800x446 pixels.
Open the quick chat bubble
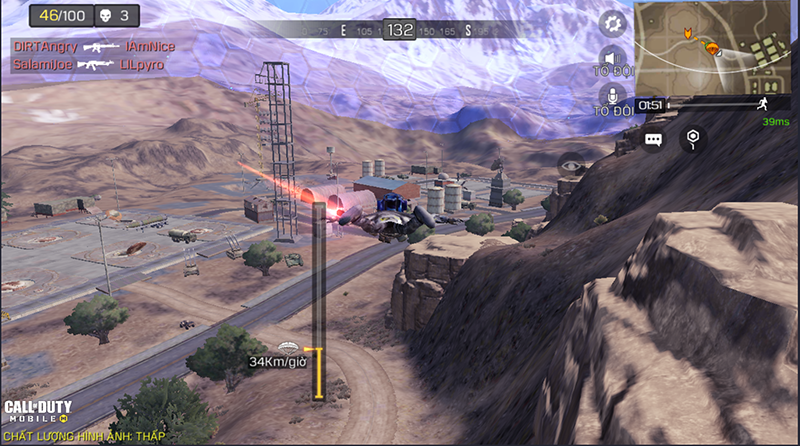coord(653,140)
